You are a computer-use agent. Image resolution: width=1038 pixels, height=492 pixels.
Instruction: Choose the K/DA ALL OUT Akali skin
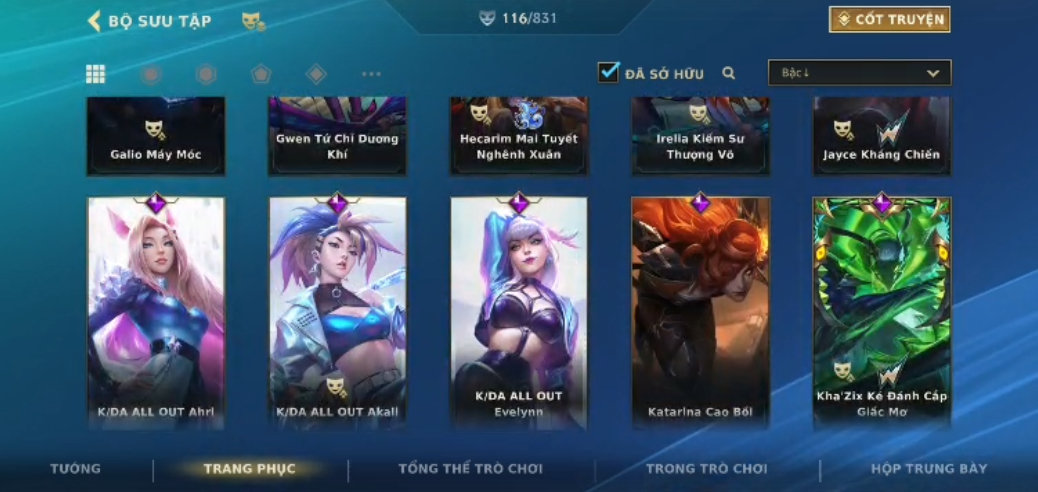tap(338, 312)
